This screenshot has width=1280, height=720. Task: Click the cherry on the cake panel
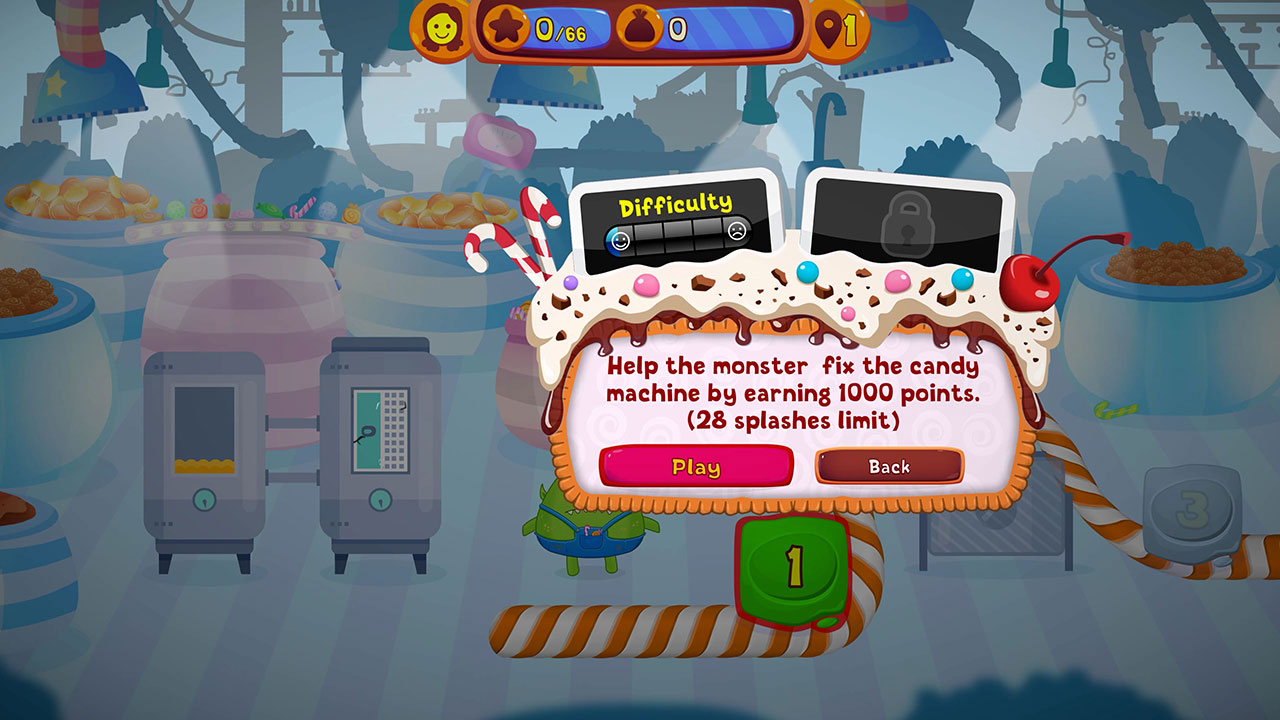click(x=1033, y=285)
